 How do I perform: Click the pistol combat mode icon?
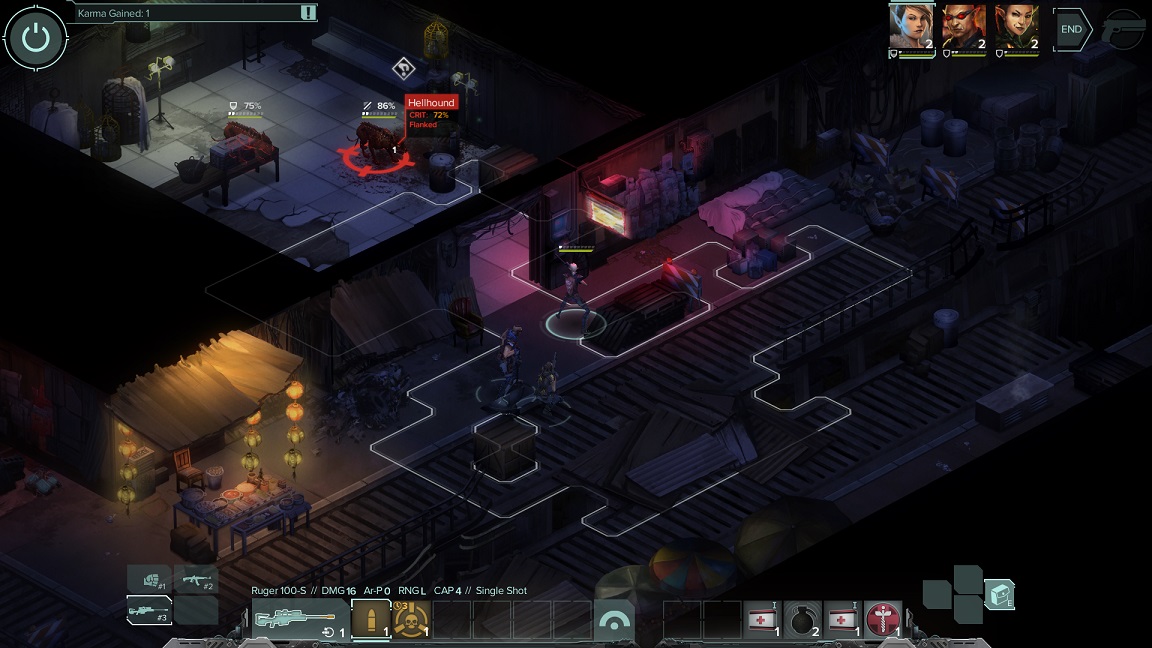(x=1125, y=31)
